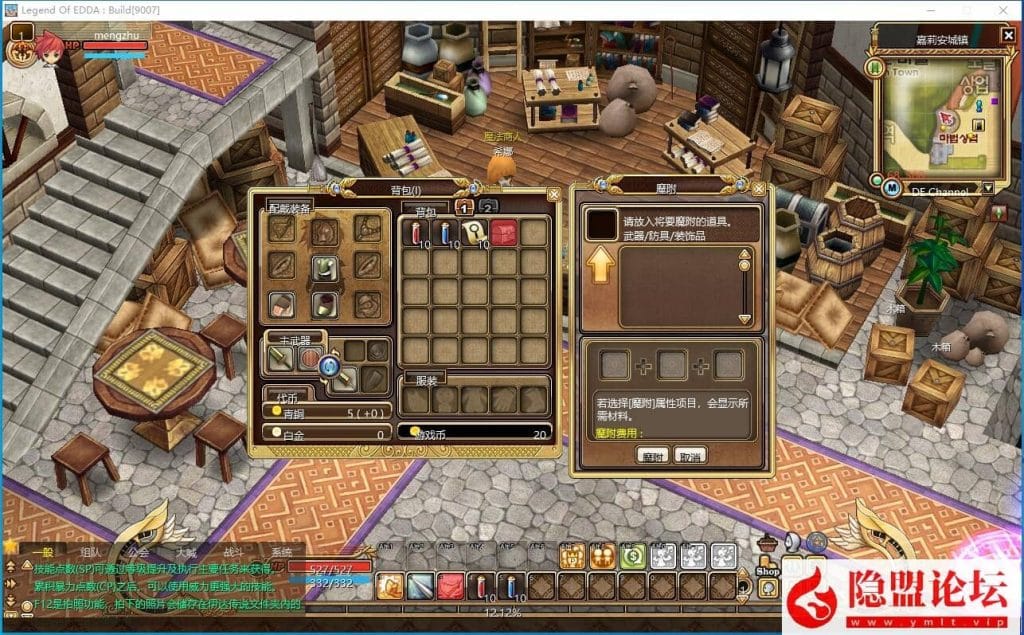Confirm with the 魔附 button
Screen dimensions: 1024x635
coord(652,455)
